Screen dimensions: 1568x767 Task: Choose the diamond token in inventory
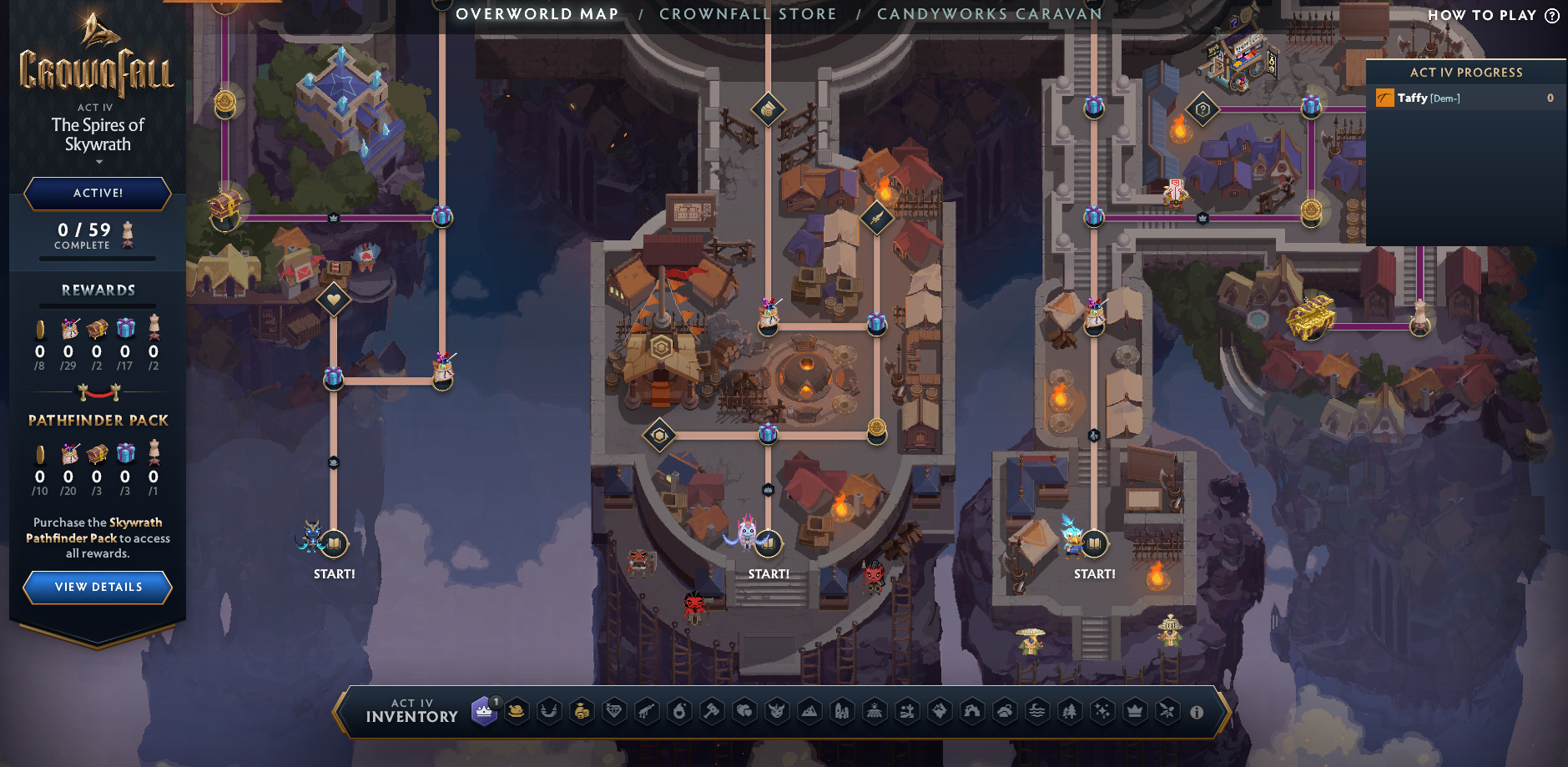(614, 712)
